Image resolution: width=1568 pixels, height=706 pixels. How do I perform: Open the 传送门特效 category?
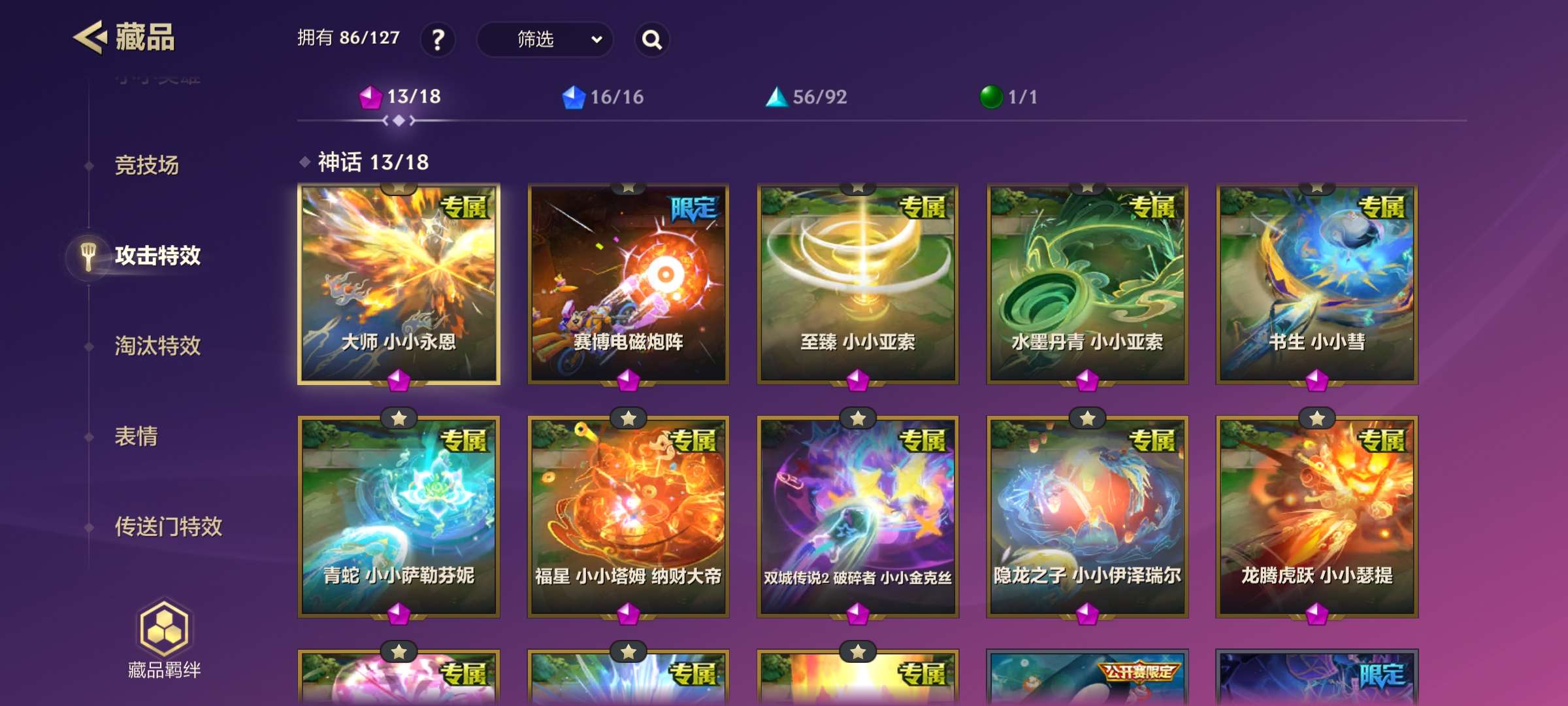[x=168, y=526]
